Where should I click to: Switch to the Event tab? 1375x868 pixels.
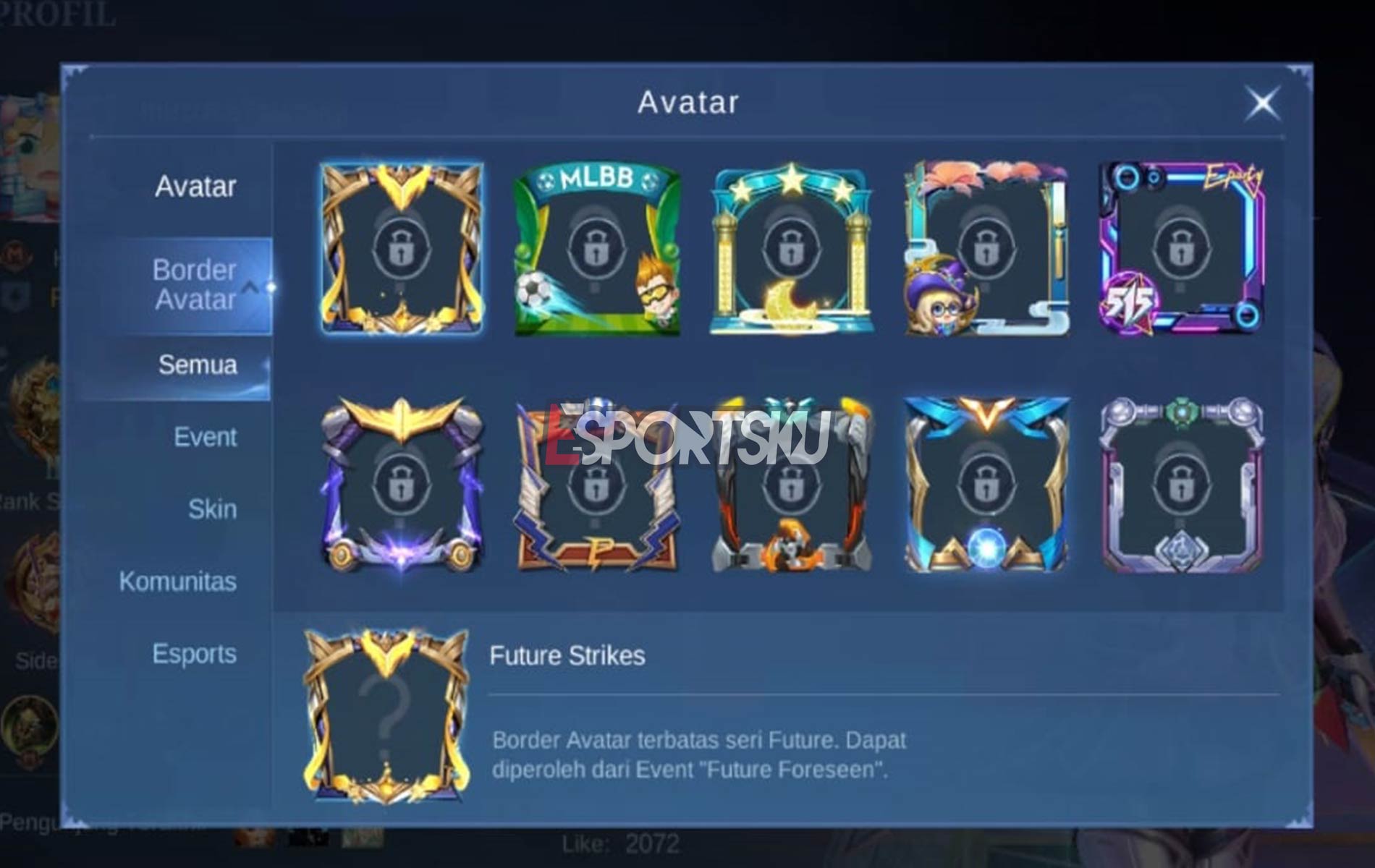click(205, 436)
